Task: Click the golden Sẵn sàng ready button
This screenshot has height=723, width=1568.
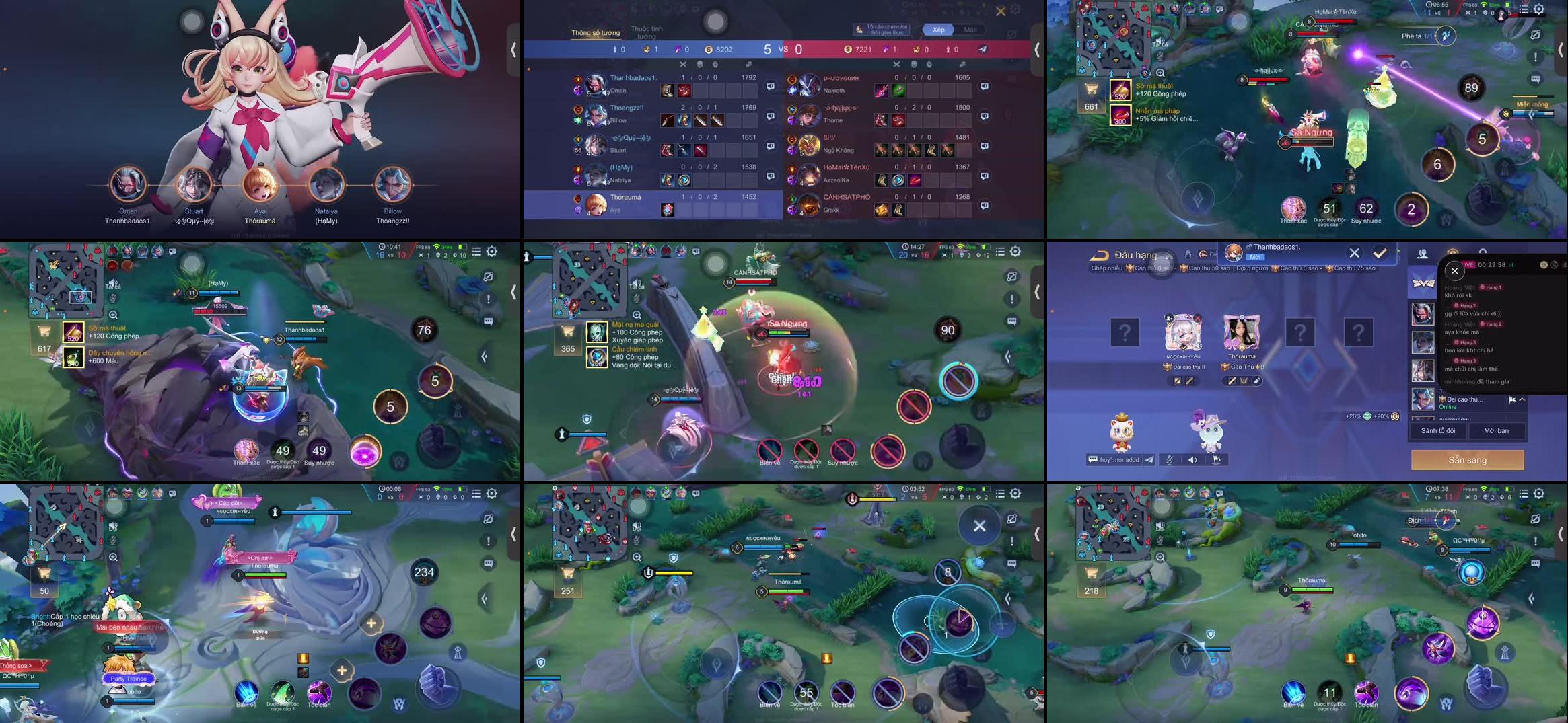Action: pos(1467,460)
